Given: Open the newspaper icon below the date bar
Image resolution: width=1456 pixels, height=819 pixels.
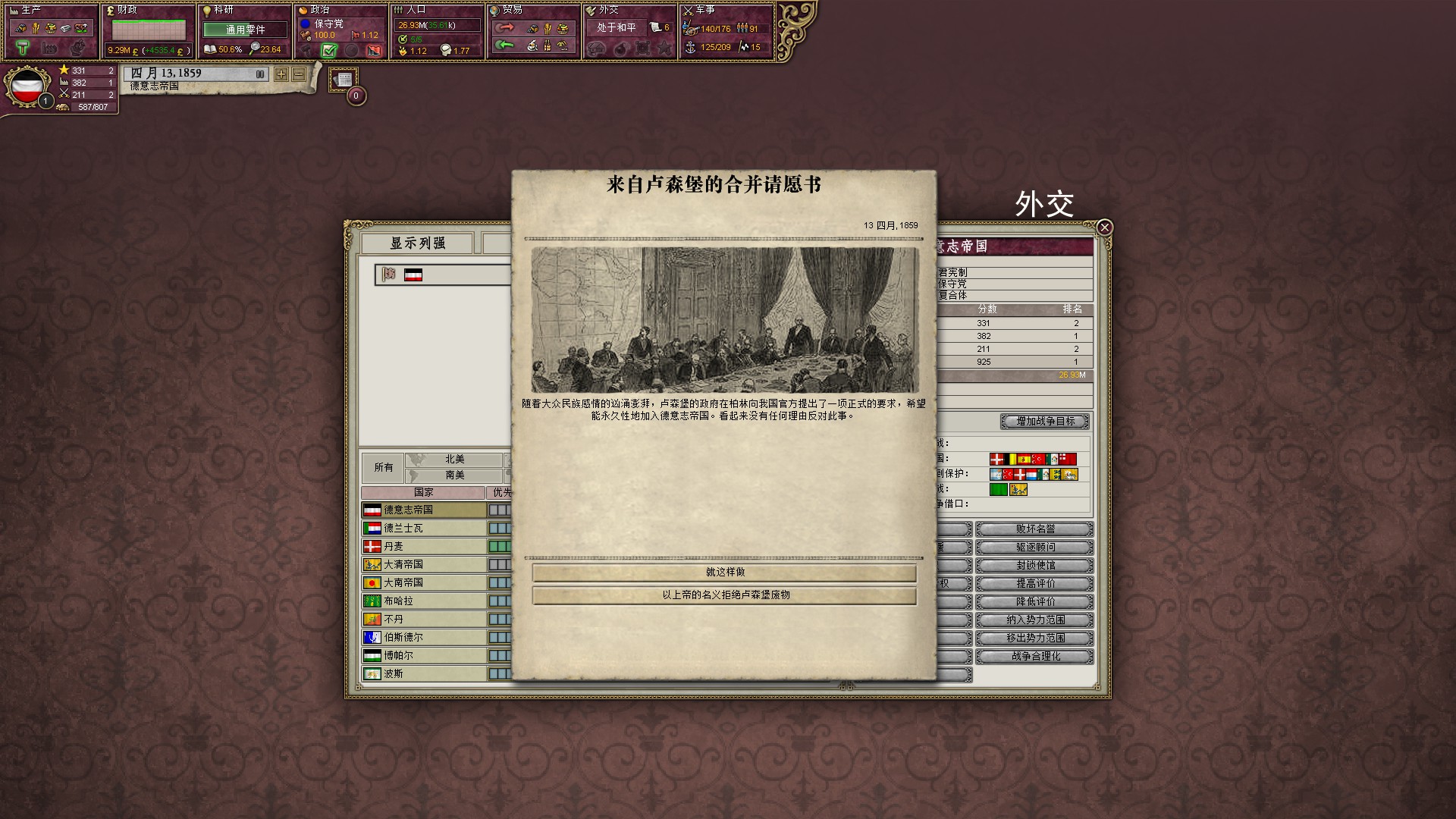Looking at the screenshot, I should click(343, 79).
